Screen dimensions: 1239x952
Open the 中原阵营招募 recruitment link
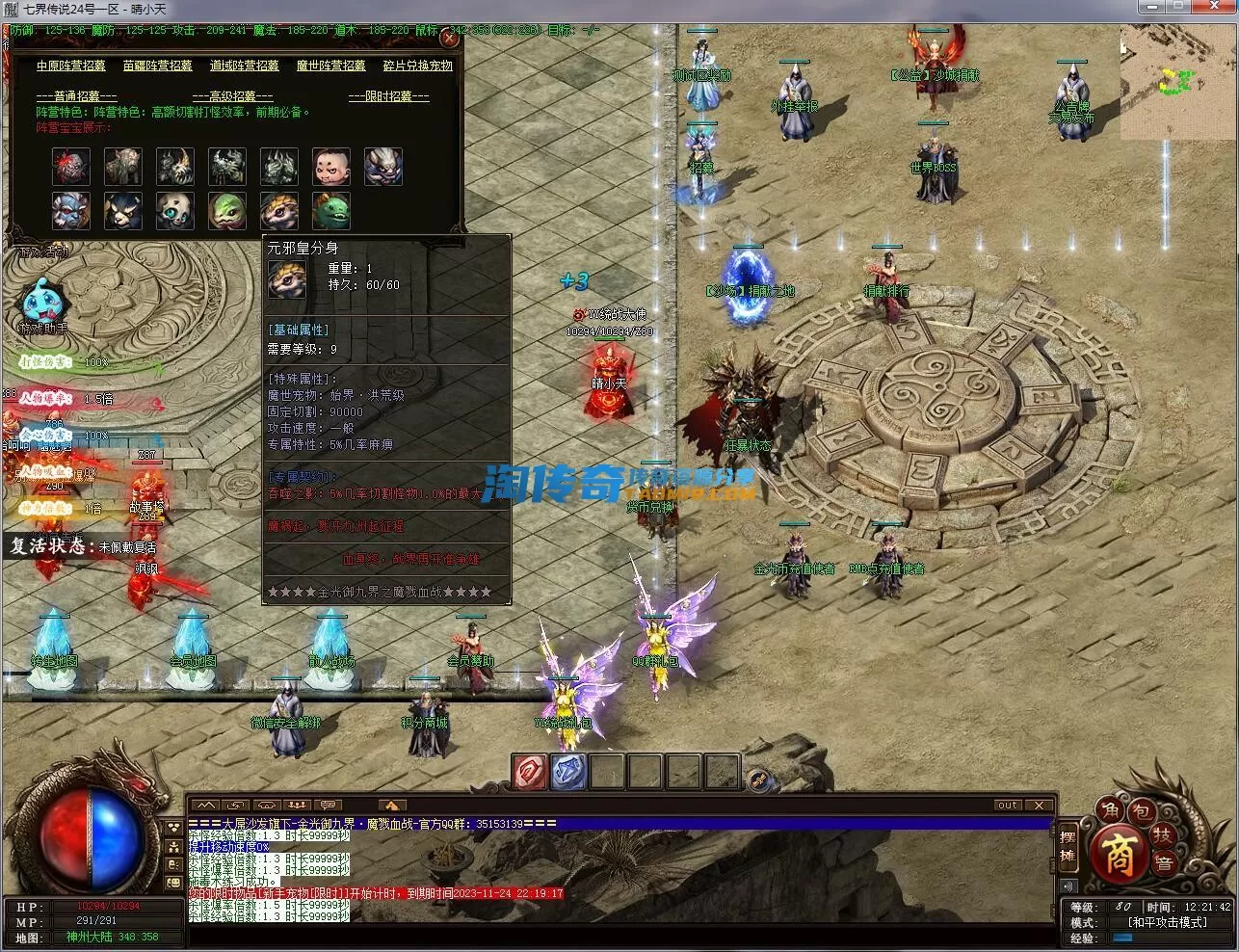tap(71, 66)
